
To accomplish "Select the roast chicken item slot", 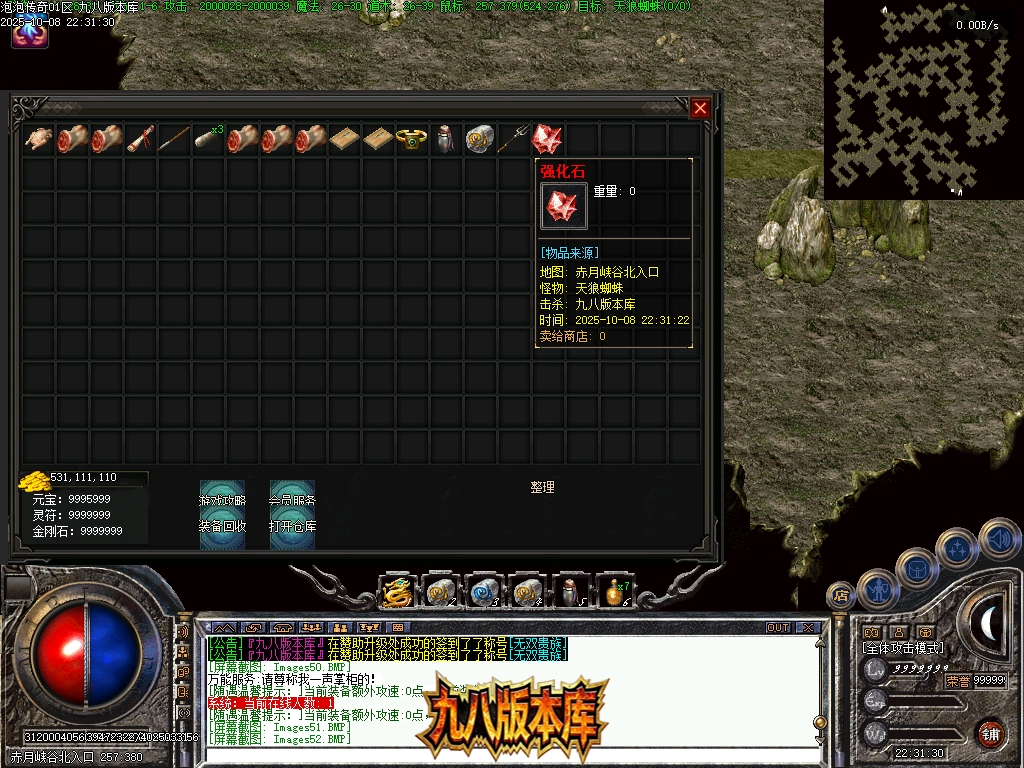I will pyautogui.click(x=39, y=139).
